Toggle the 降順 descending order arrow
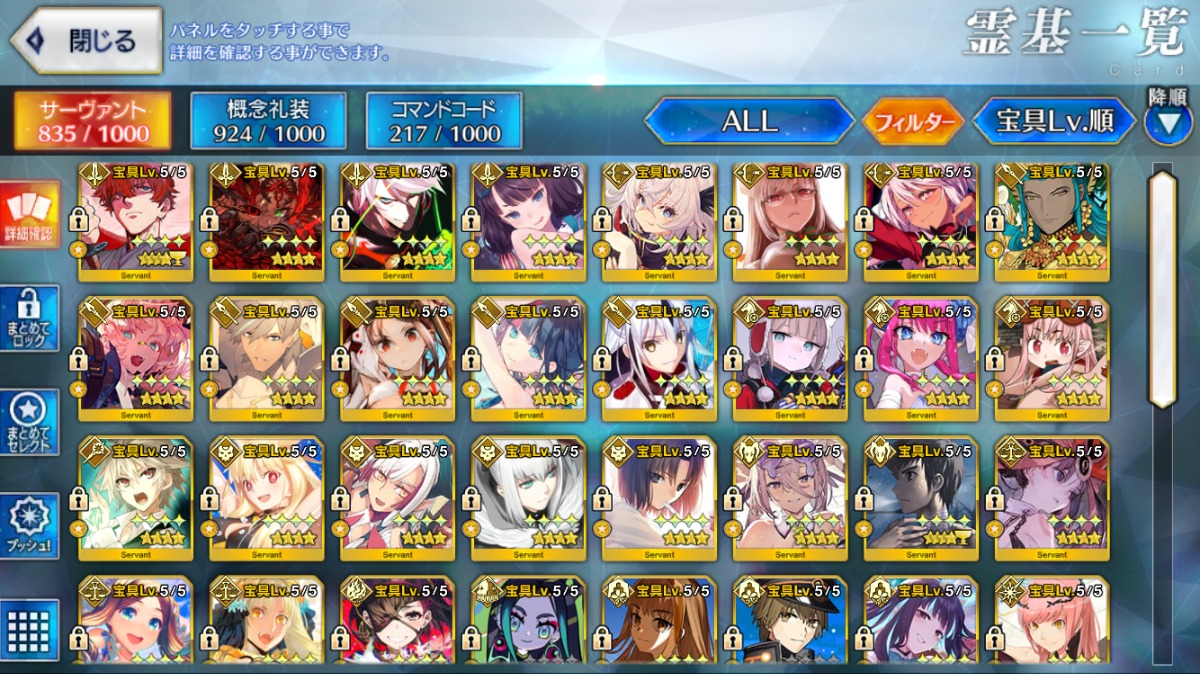 pyautogui.click(x=1167, y=122)
